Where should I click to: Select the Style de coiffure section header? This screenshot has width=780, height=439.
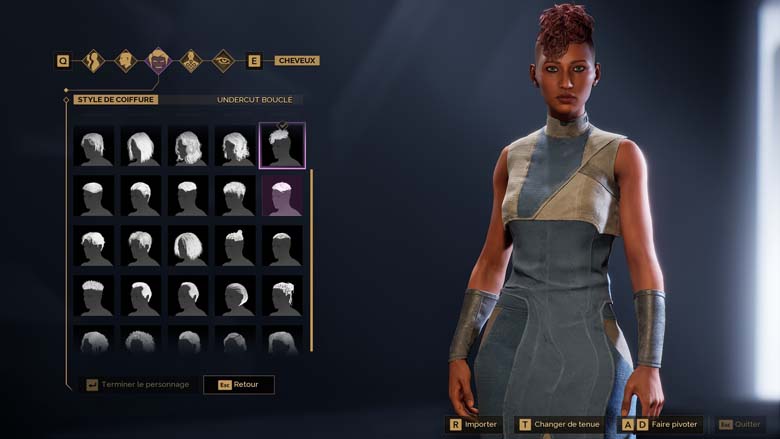[115, 100]
